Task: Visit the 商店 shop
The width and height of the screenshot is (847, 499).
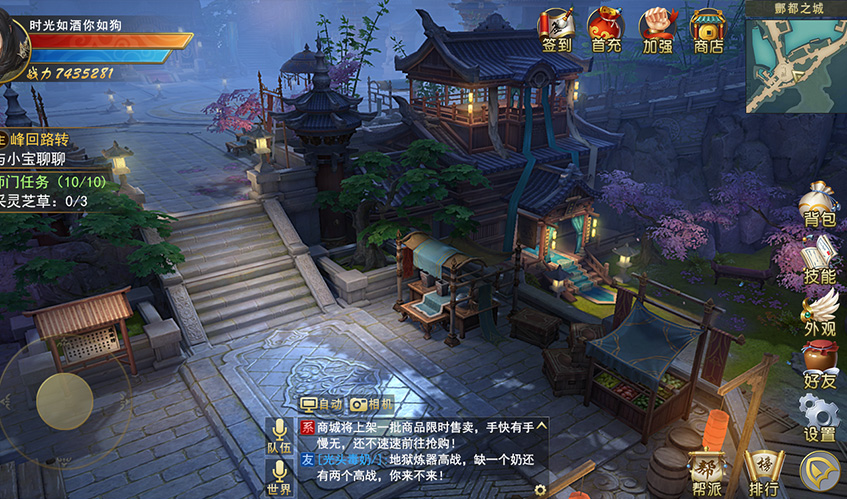Action: click(x=708, y=30)
